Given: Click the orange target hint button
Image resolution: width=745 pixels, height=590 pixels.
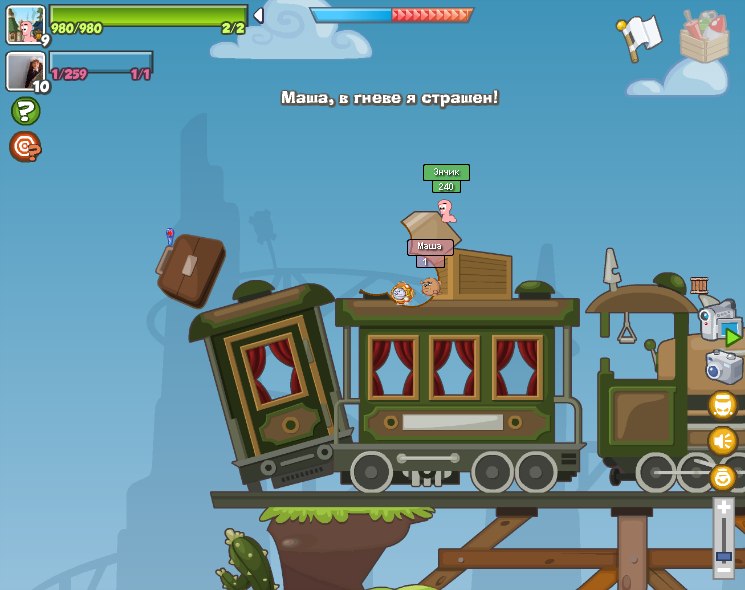Looking at the screenshot, I should [25, 147].
